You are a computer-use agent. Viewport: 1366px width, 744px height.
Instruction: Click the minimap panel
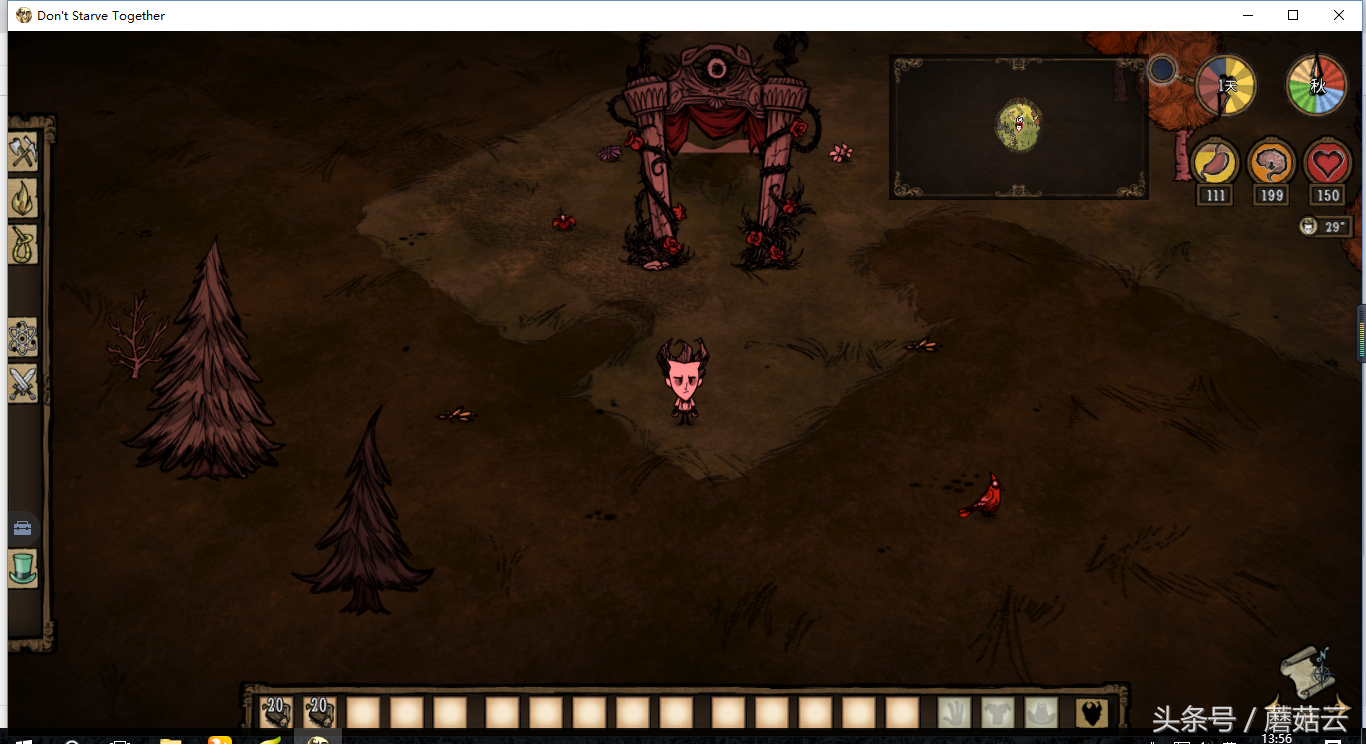click(1018, 126)
